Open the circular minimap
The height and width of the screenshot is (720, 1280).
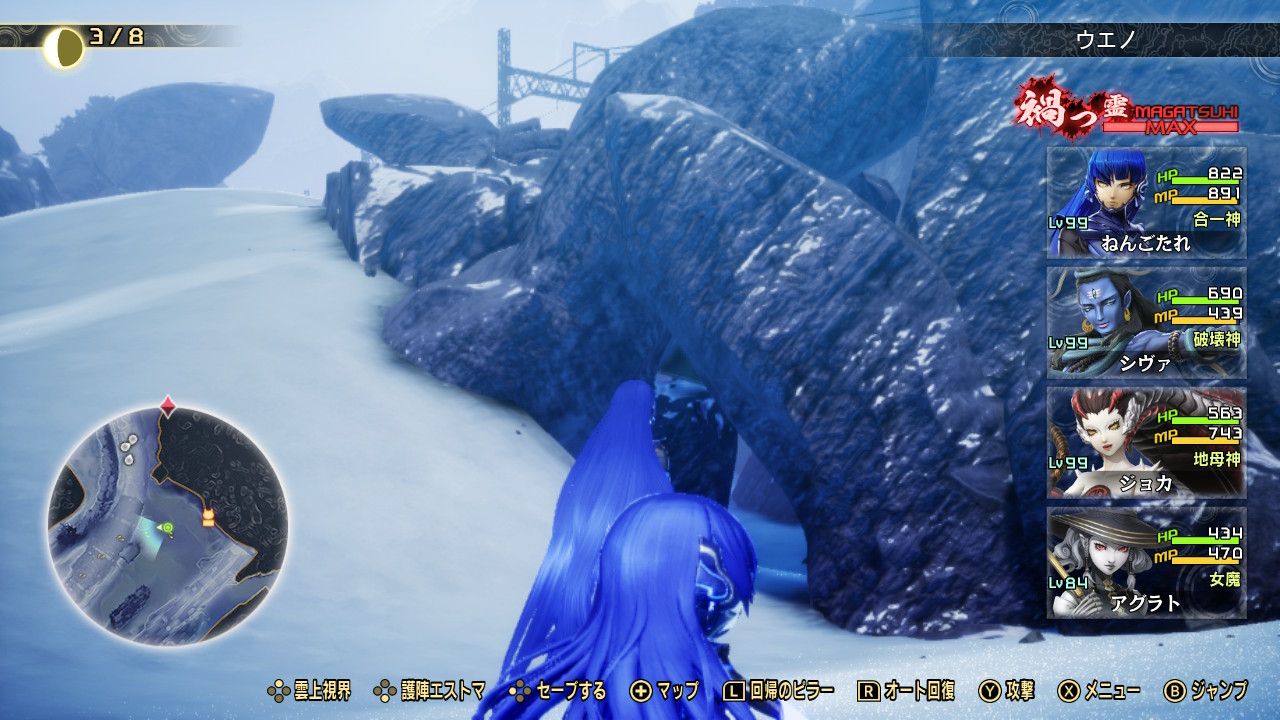[x=168, y=525]
